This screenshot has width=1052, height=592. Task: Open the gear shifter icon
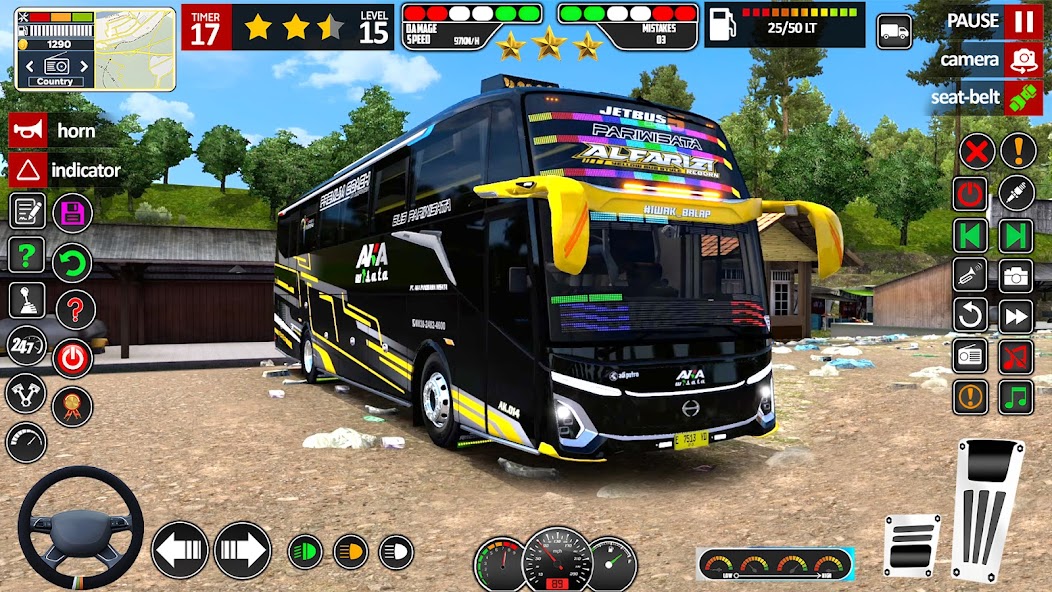point(27,300)
